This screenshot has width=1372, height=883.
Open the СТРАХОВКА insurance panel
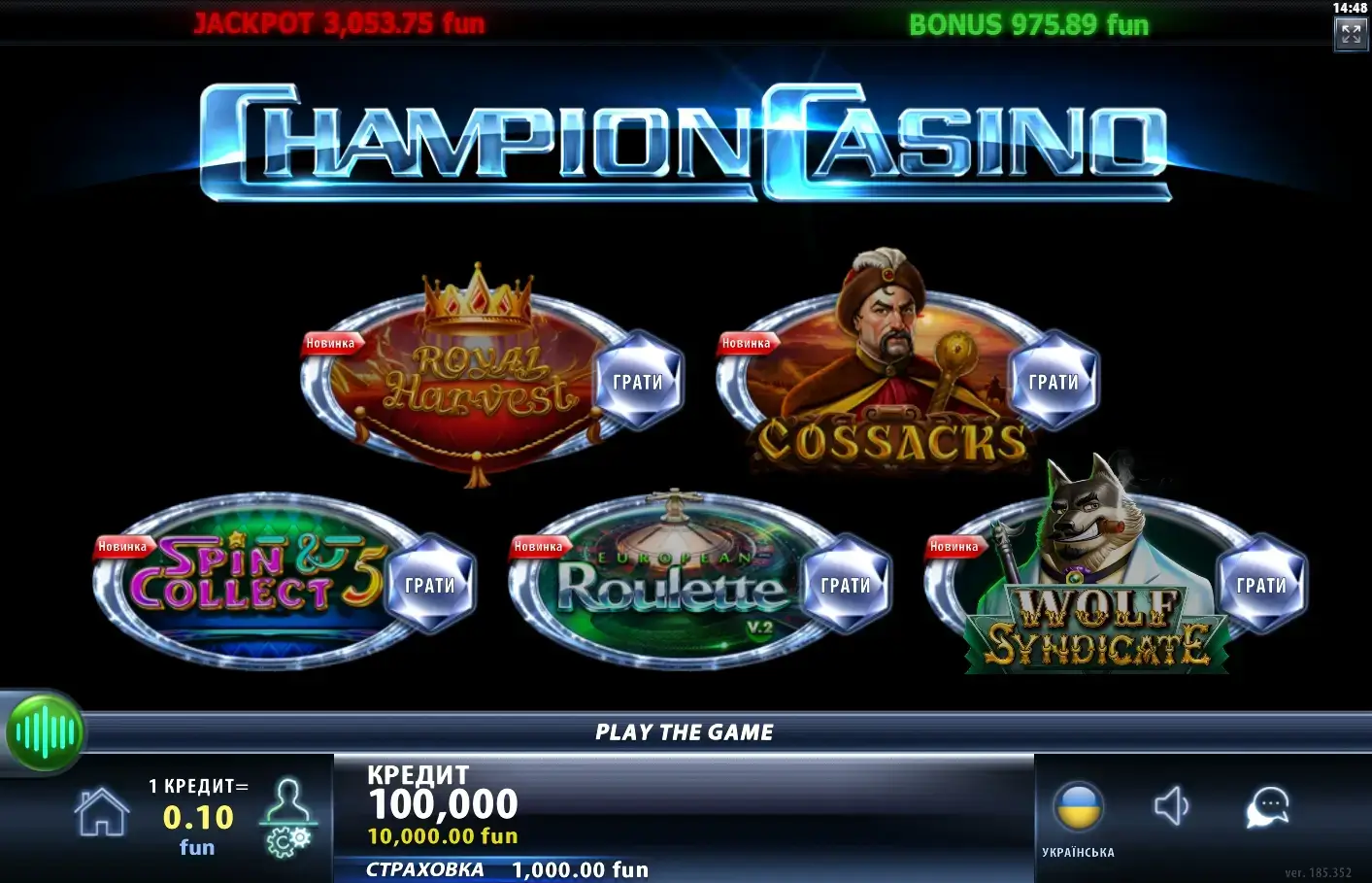505,869
